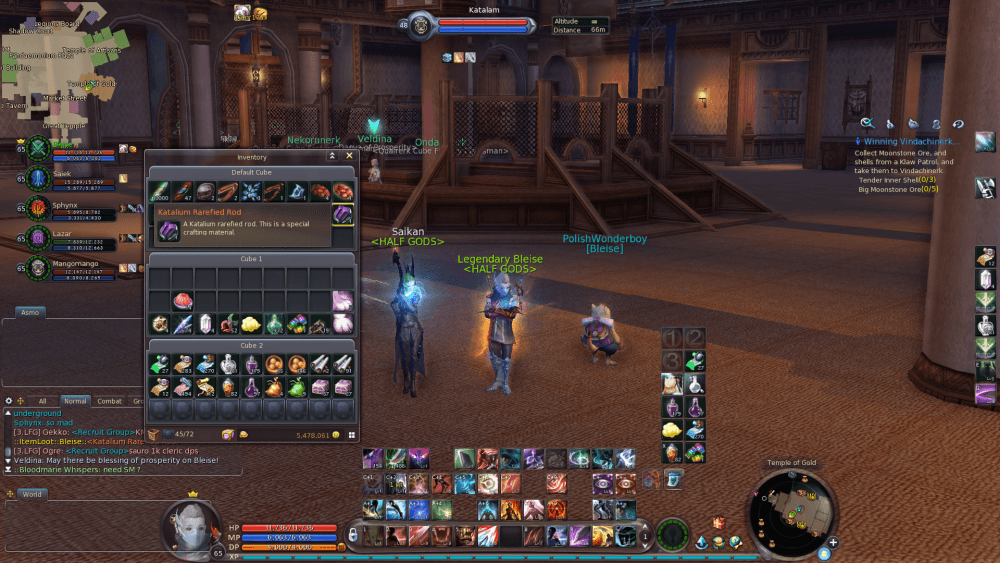Select the Normal chat tab

75,401
